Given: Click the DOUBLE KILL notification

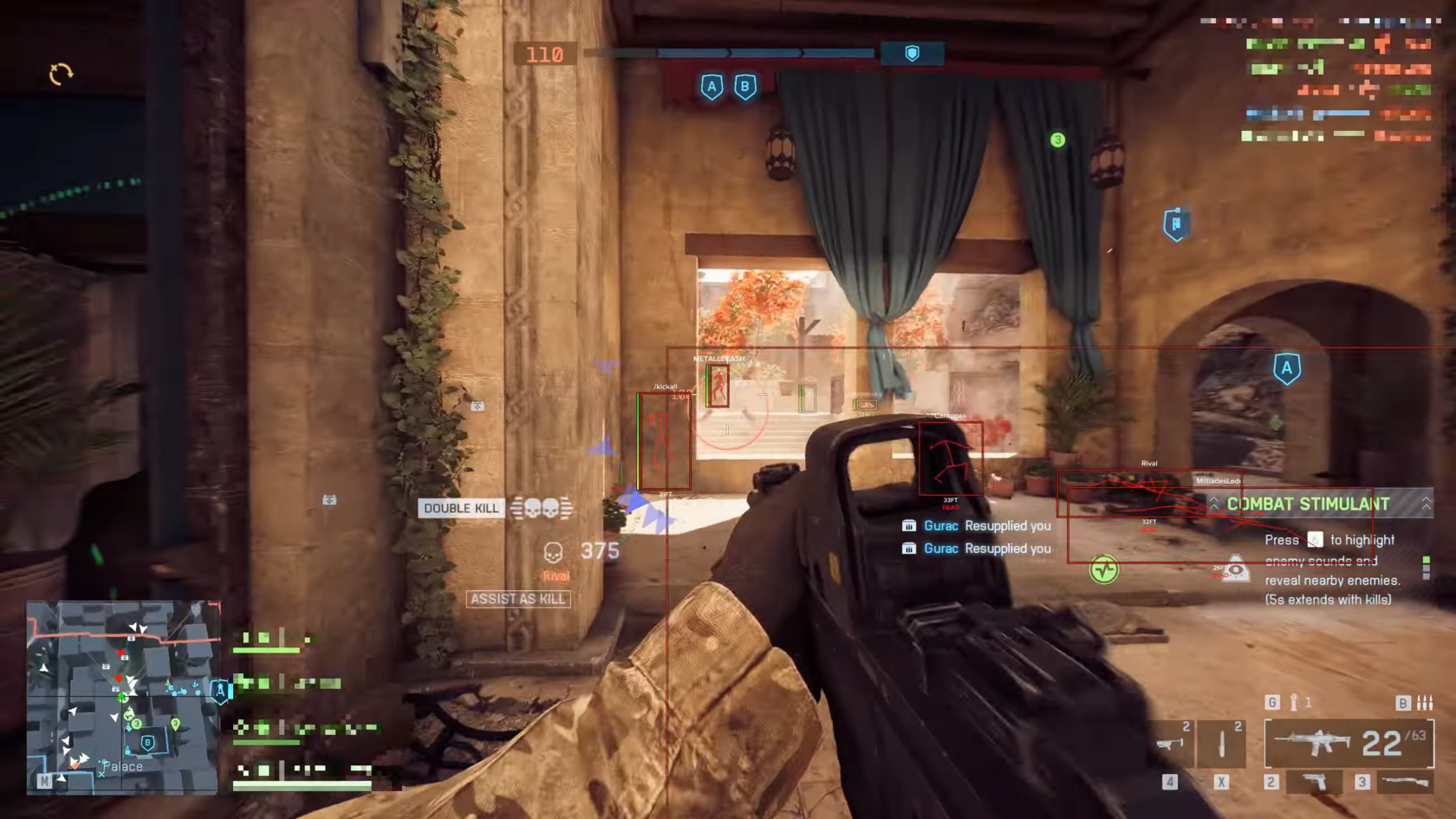Looking at the screenshot, I should click(x=461, y=508).
